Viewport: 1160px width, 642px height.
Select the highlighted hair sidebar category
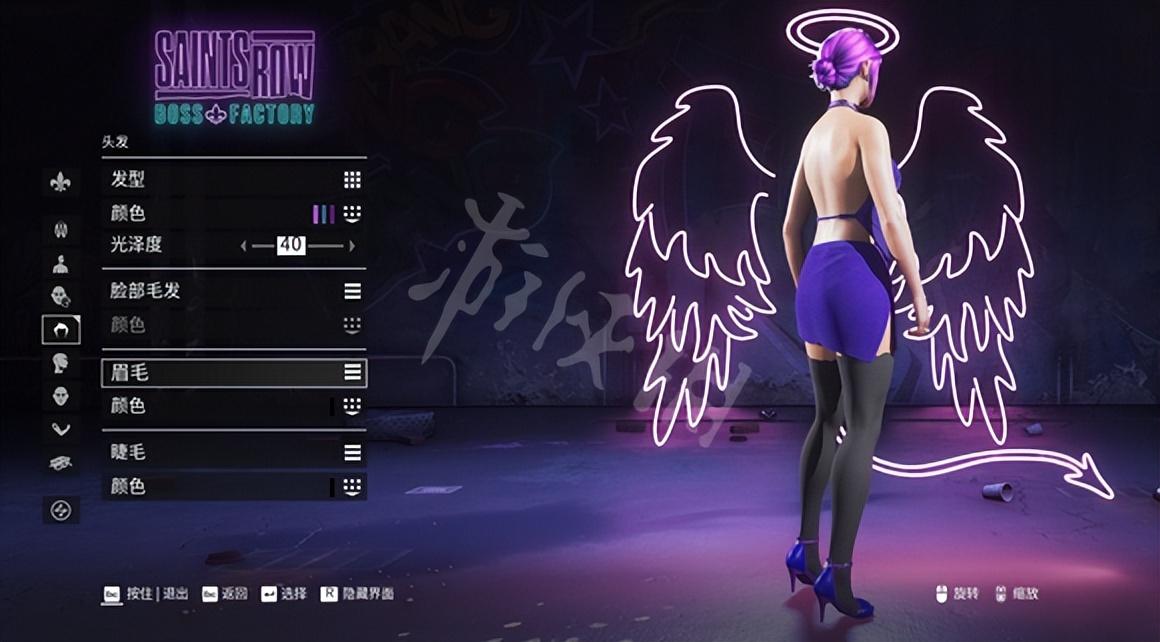[60, 329]
